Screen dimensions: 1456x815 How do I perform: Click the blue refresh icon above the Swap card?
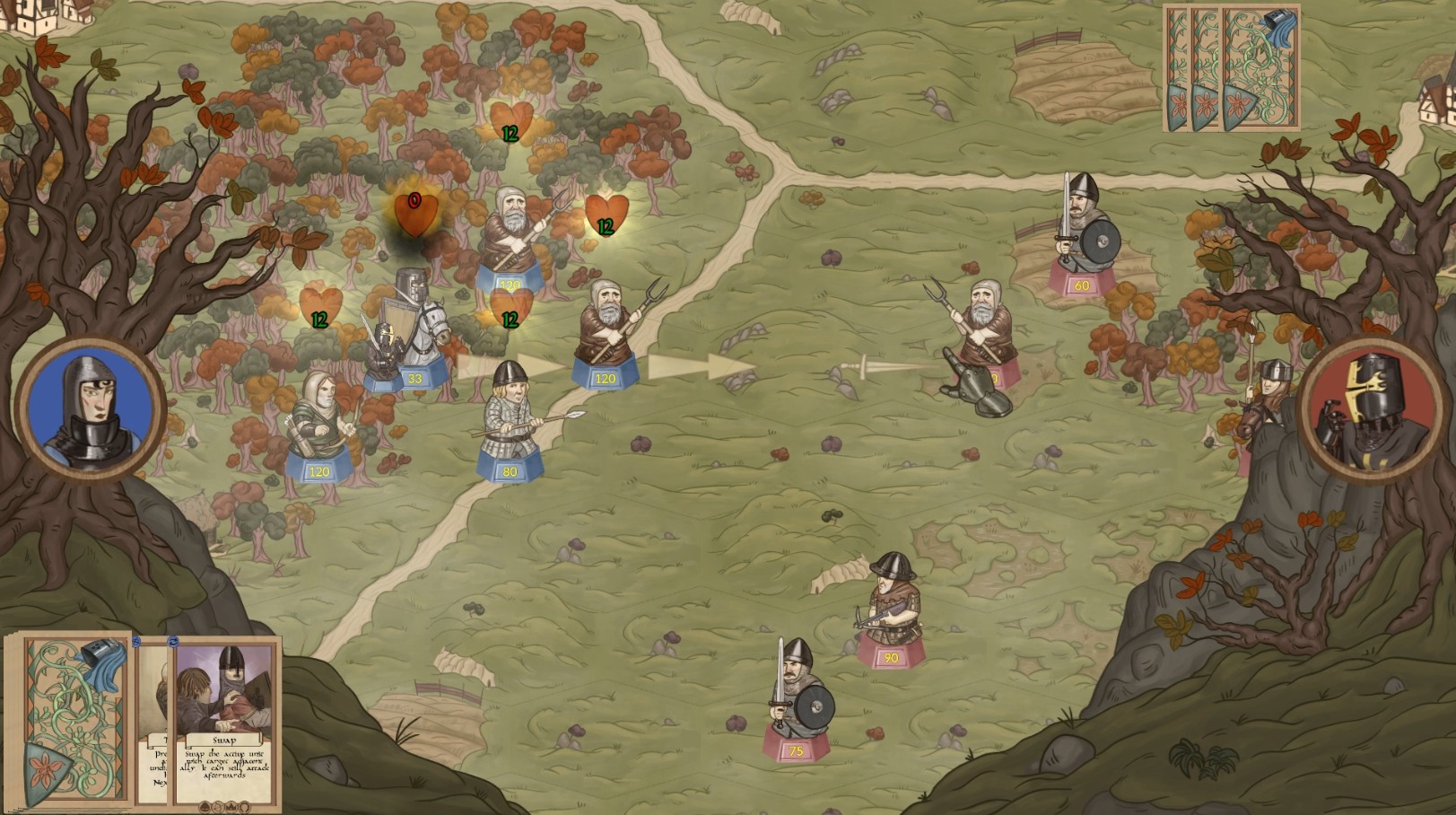click(x=173, y=642)
